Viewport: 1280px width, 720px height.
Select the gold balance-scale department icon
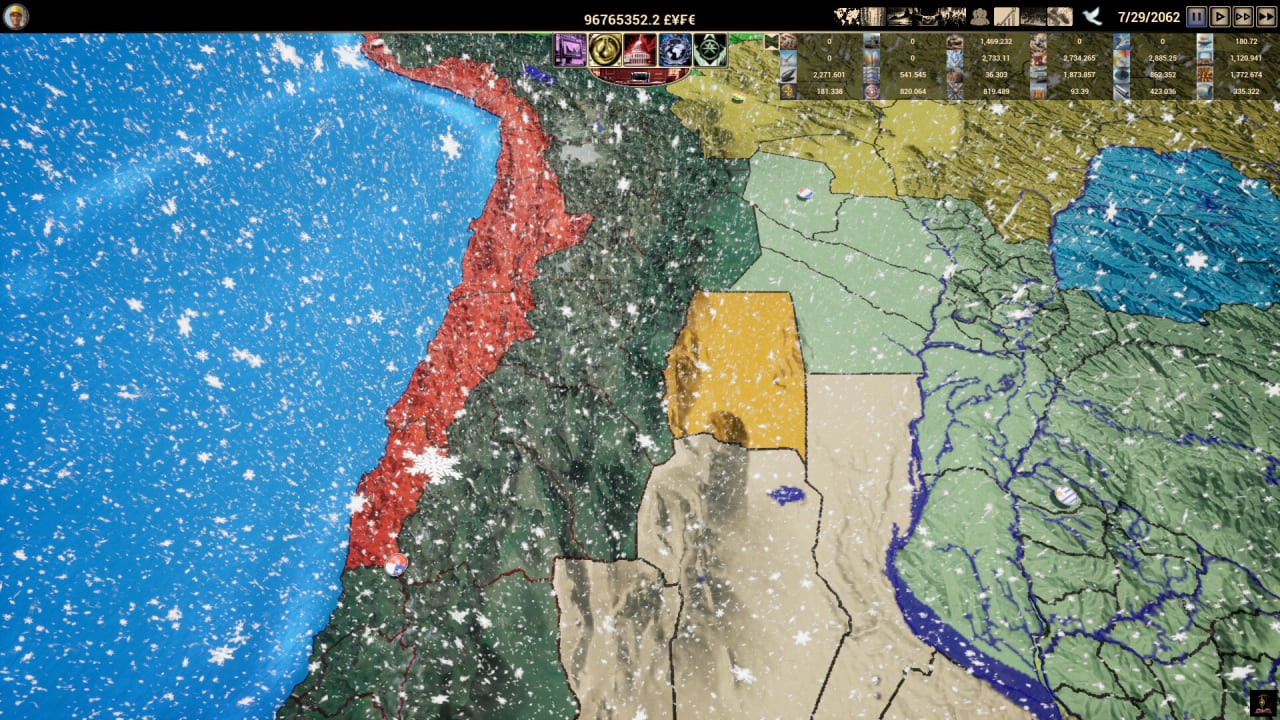coord(605,49)
